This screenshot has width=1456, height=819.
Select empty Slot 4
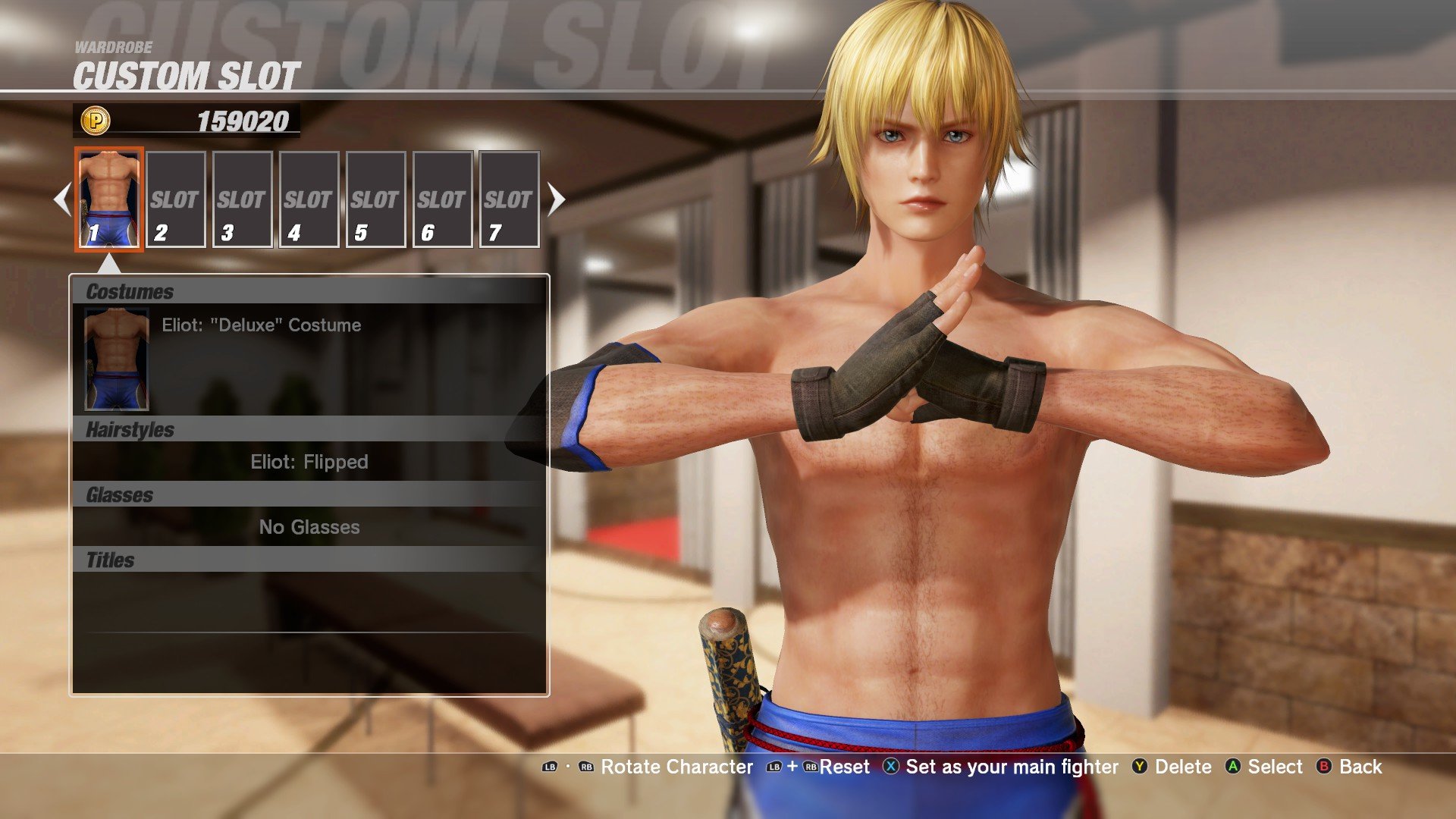click(x=309, y=199)
